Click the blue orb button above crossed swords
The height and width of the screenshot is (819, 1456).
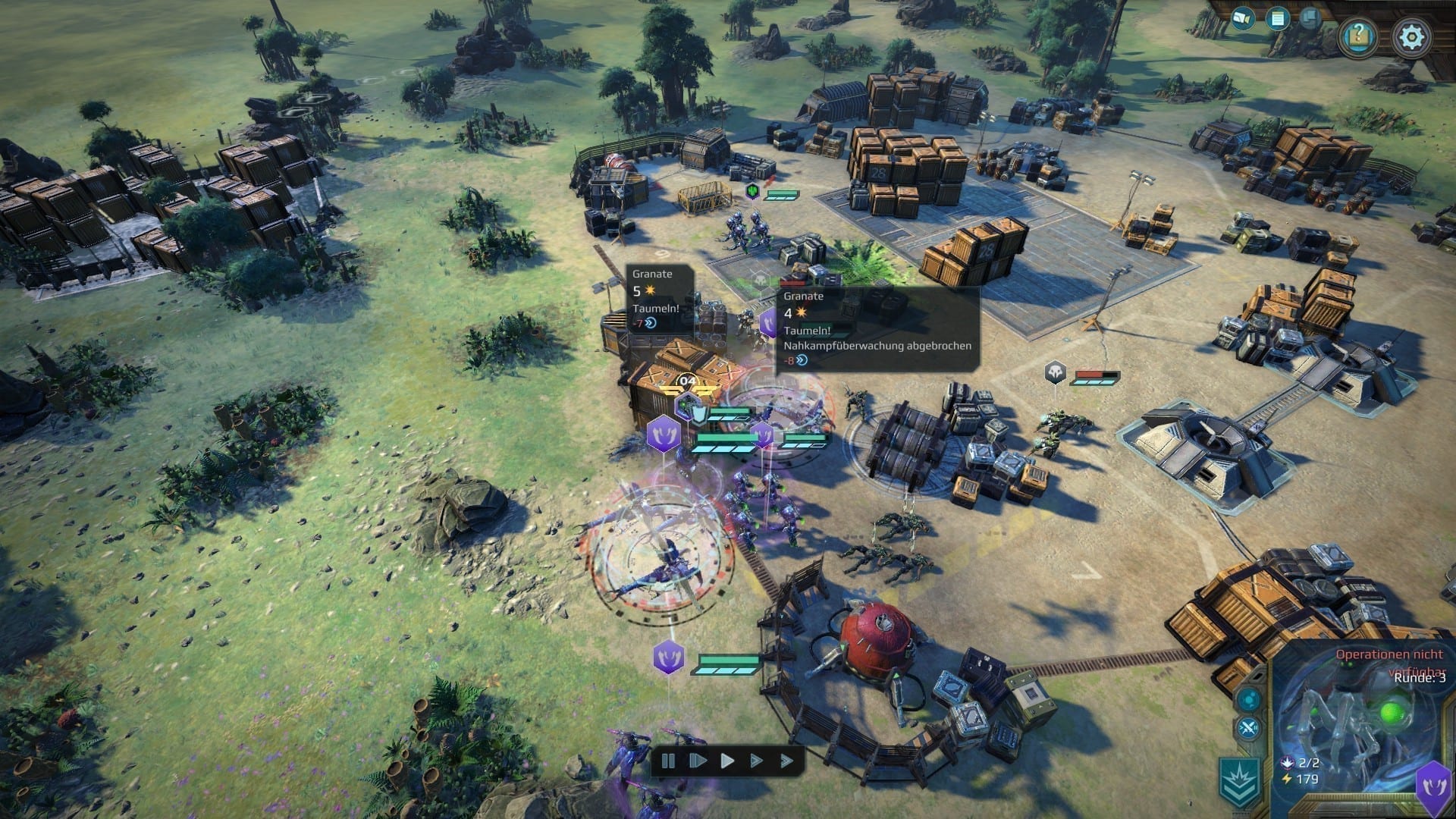[x=1248, y=700]
